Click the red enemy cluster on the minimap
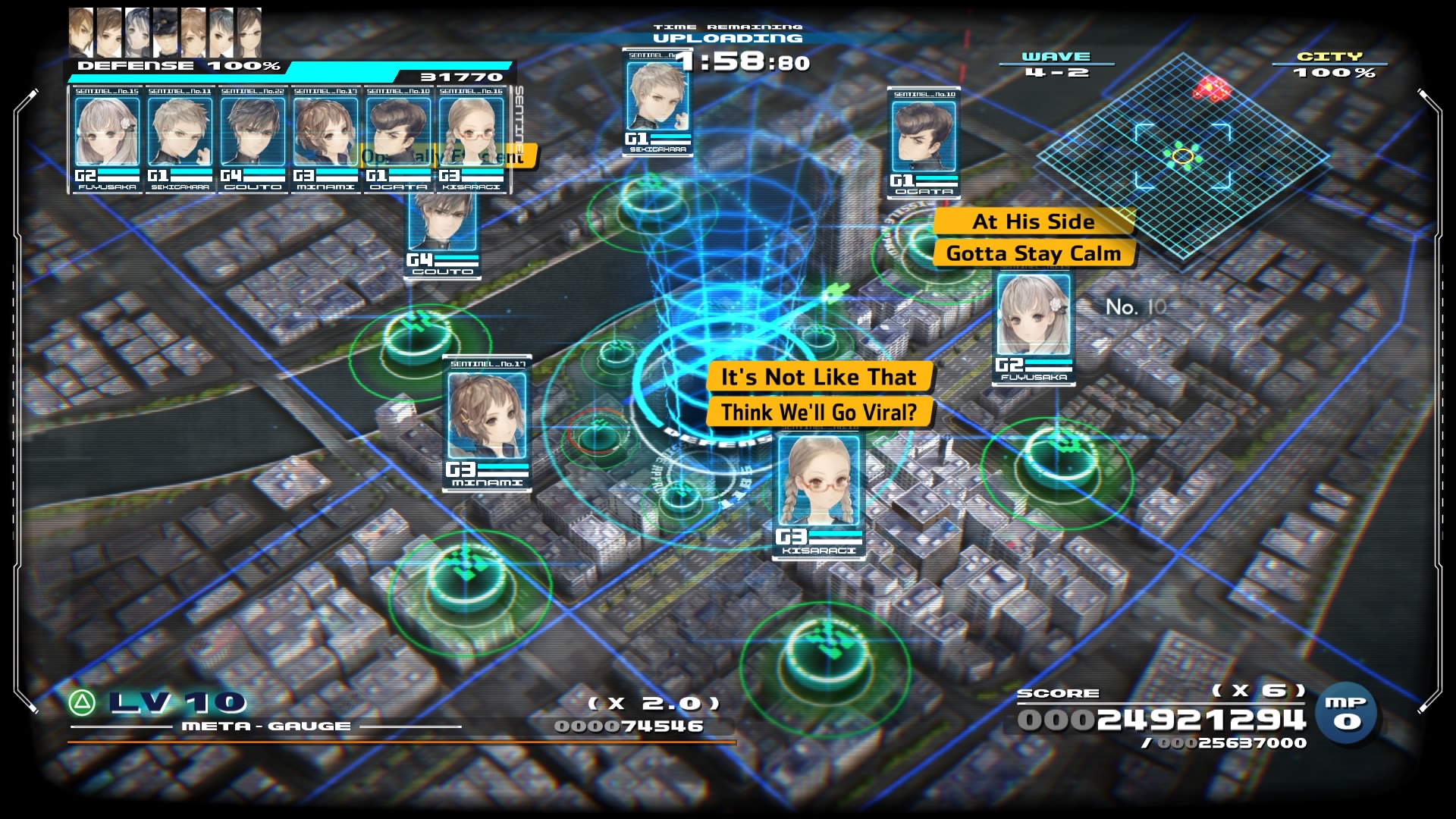Image resolution: width=1456 pixels, height=819 pixels. click(1212, 88)
